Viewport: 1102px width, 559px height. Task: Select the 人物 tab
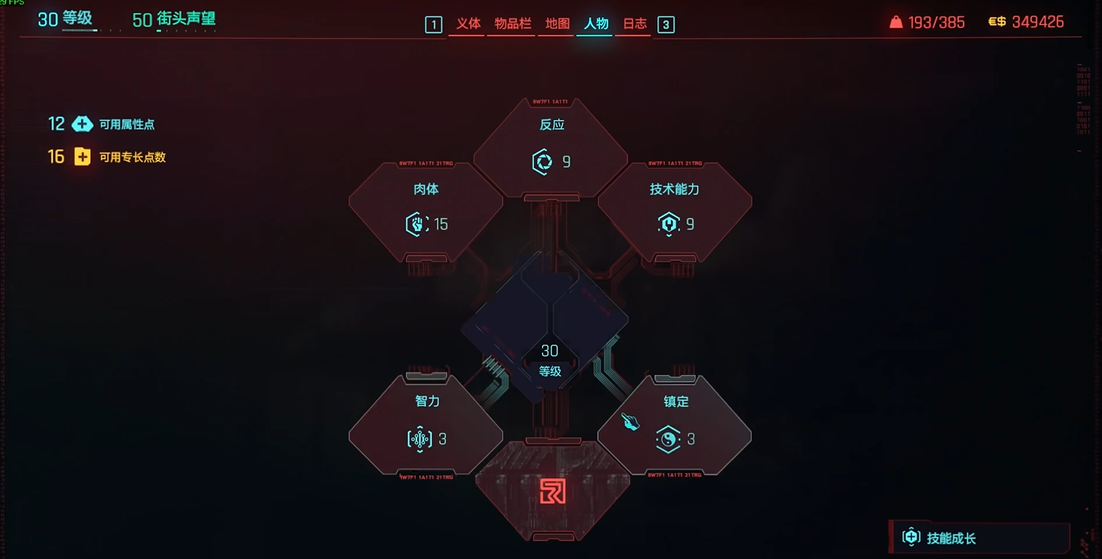coord(596,24)
